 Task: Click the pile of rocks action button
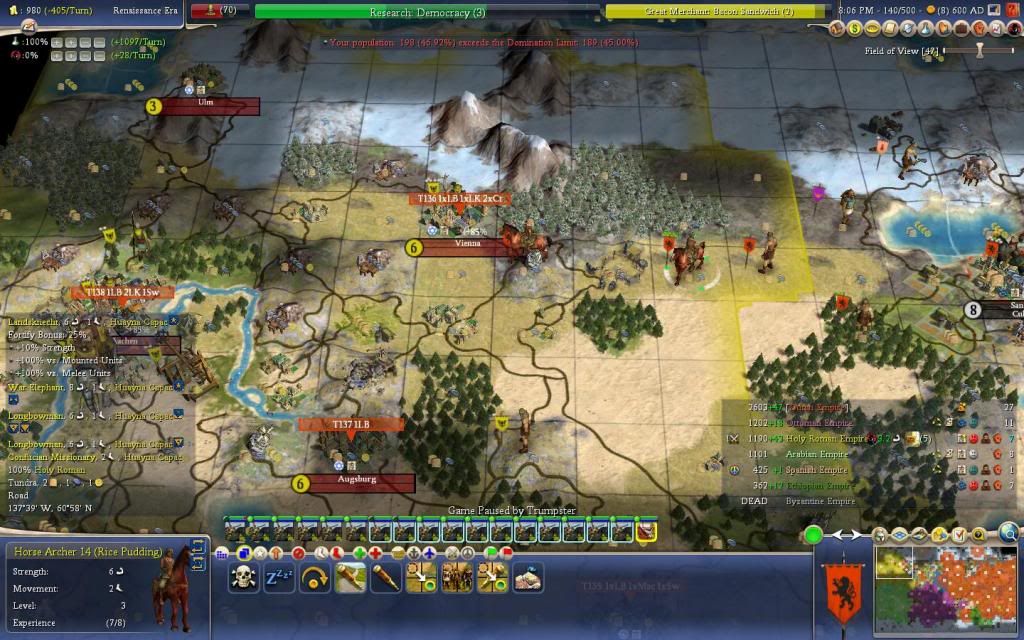coord(527,577)
